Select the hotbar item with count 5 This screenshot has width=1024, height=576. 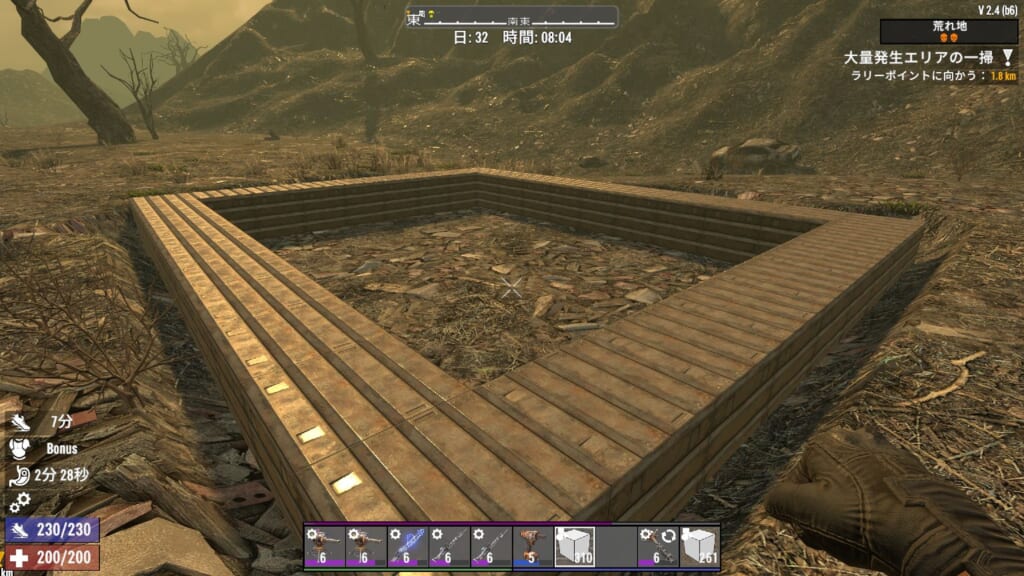pyautogui.click(x=532, y=547)
